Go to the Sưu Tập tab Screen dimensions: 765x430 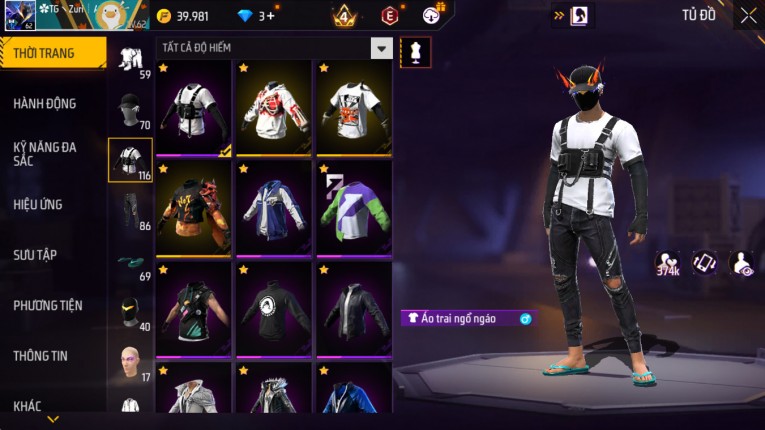(x=35, y=255)
